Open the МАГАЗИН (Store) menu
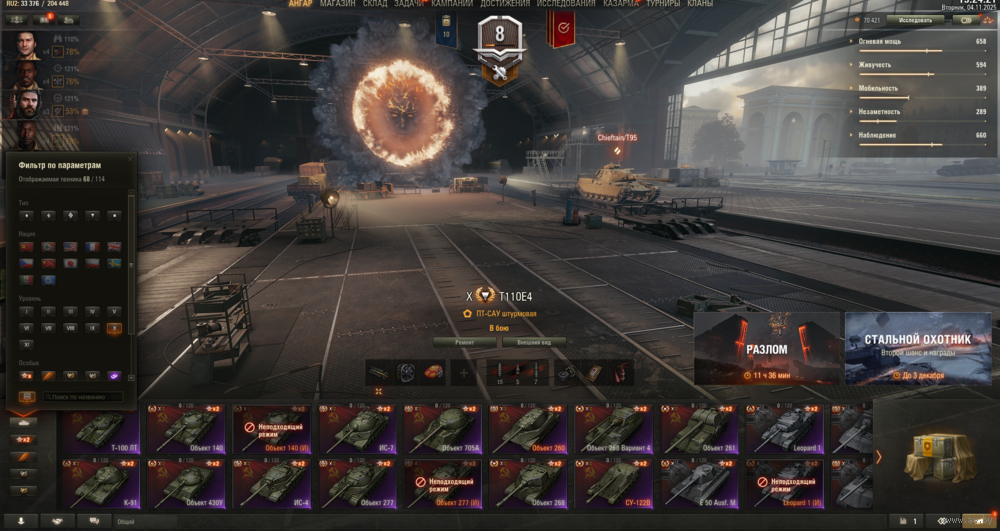The height and width of the screenshot is (531, 1000). point(338,4)
